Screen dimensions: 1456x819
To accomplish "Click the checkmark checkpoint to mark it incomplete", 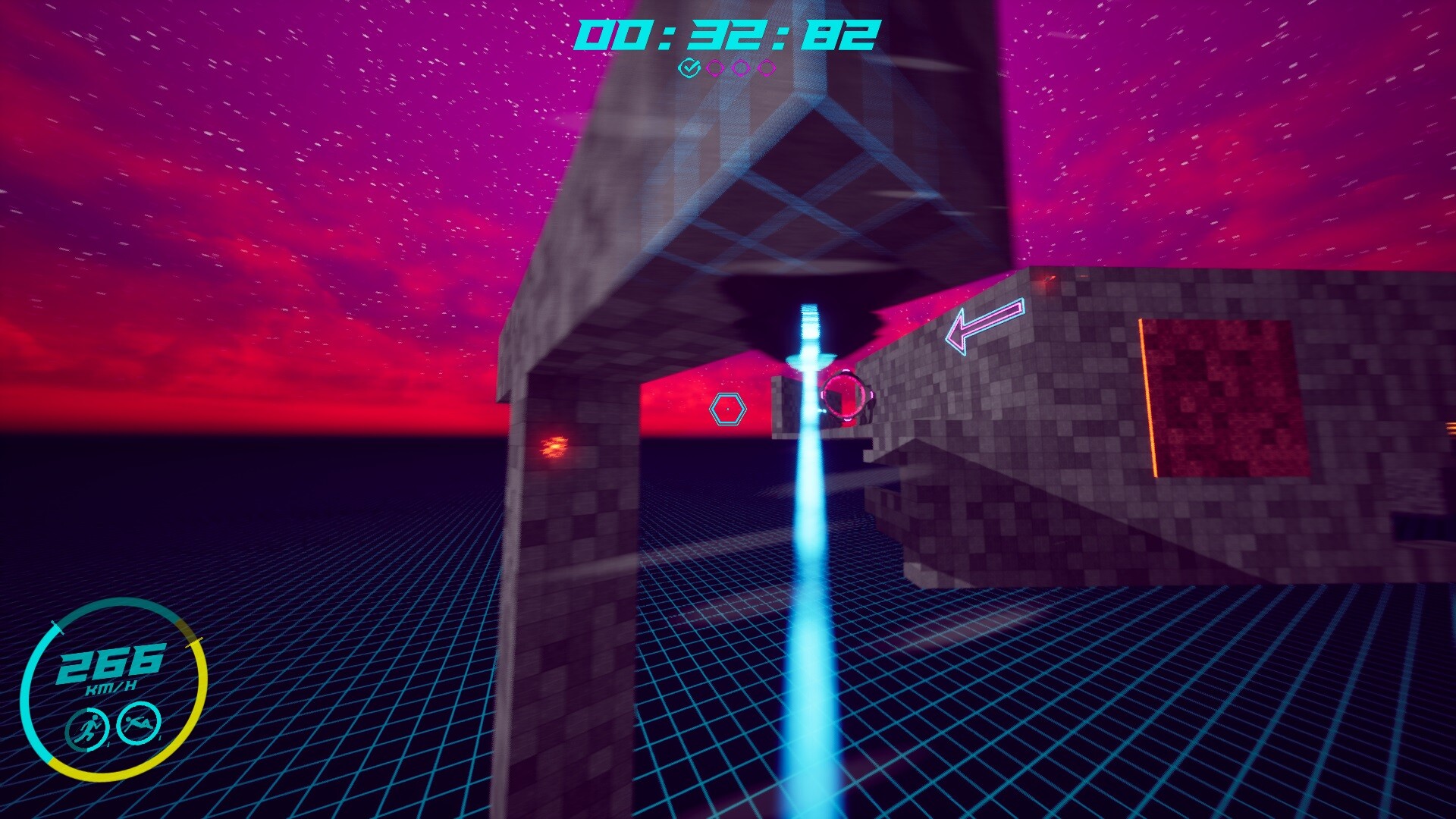I will click(x=690, y=70).
